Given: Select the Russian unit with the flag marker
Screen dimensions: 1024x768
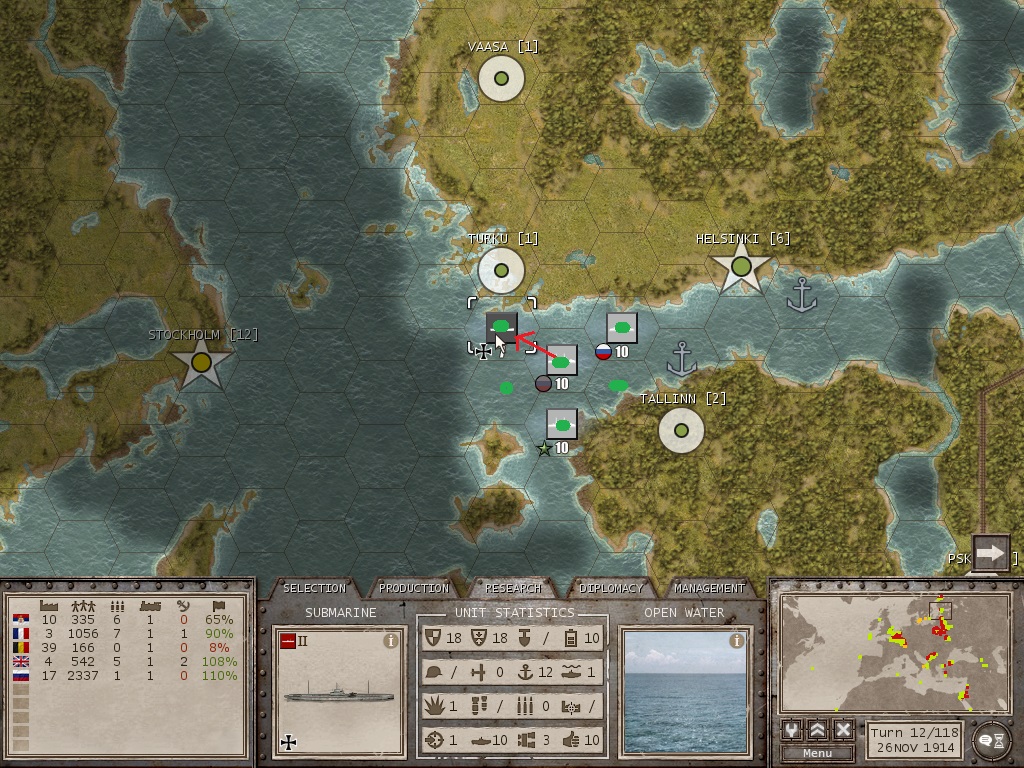Looking at the screenshot, I should [621, 328].
